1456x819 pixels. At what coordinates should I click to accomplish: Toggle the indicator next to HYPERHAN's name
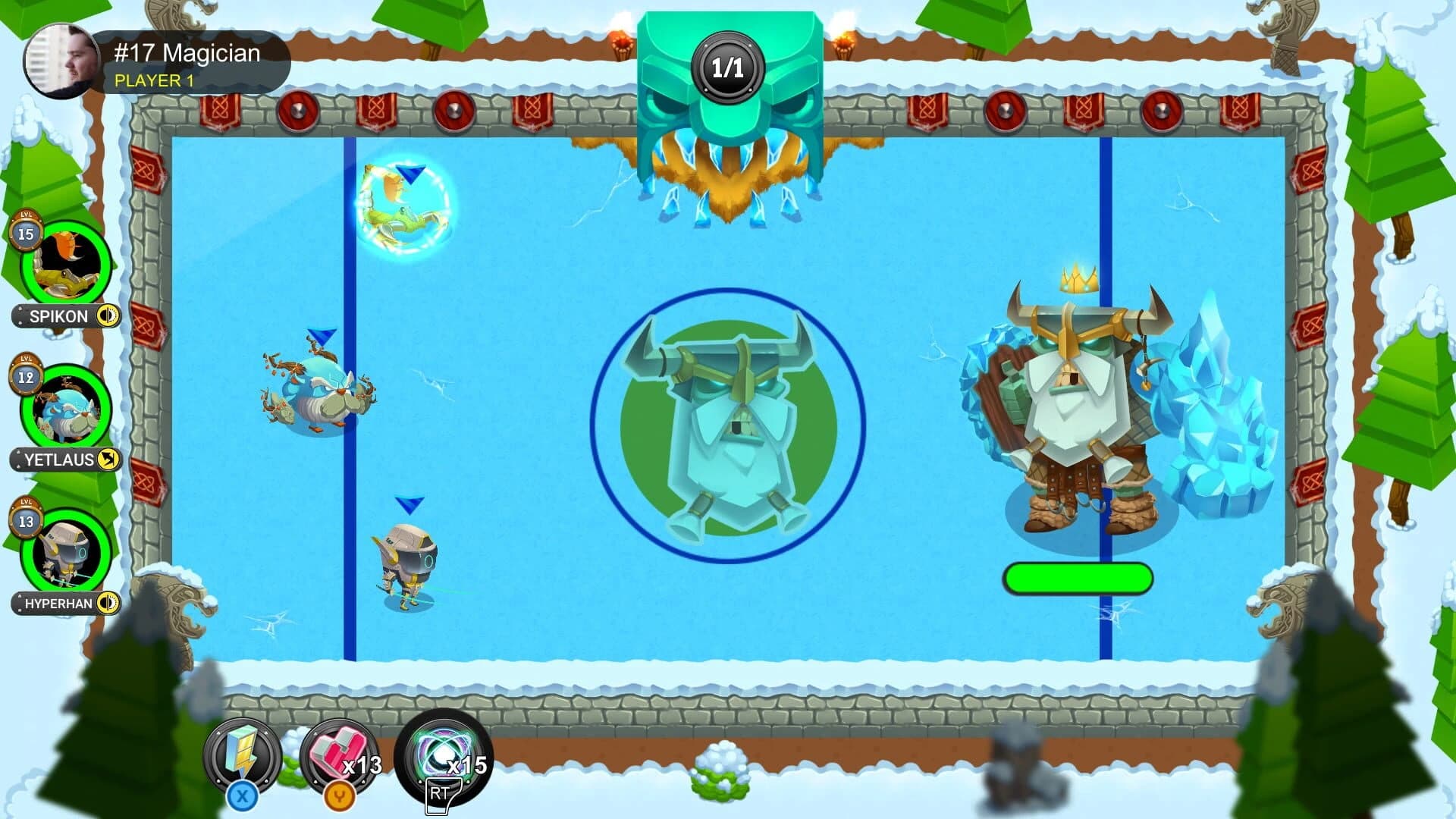point(108,604)
